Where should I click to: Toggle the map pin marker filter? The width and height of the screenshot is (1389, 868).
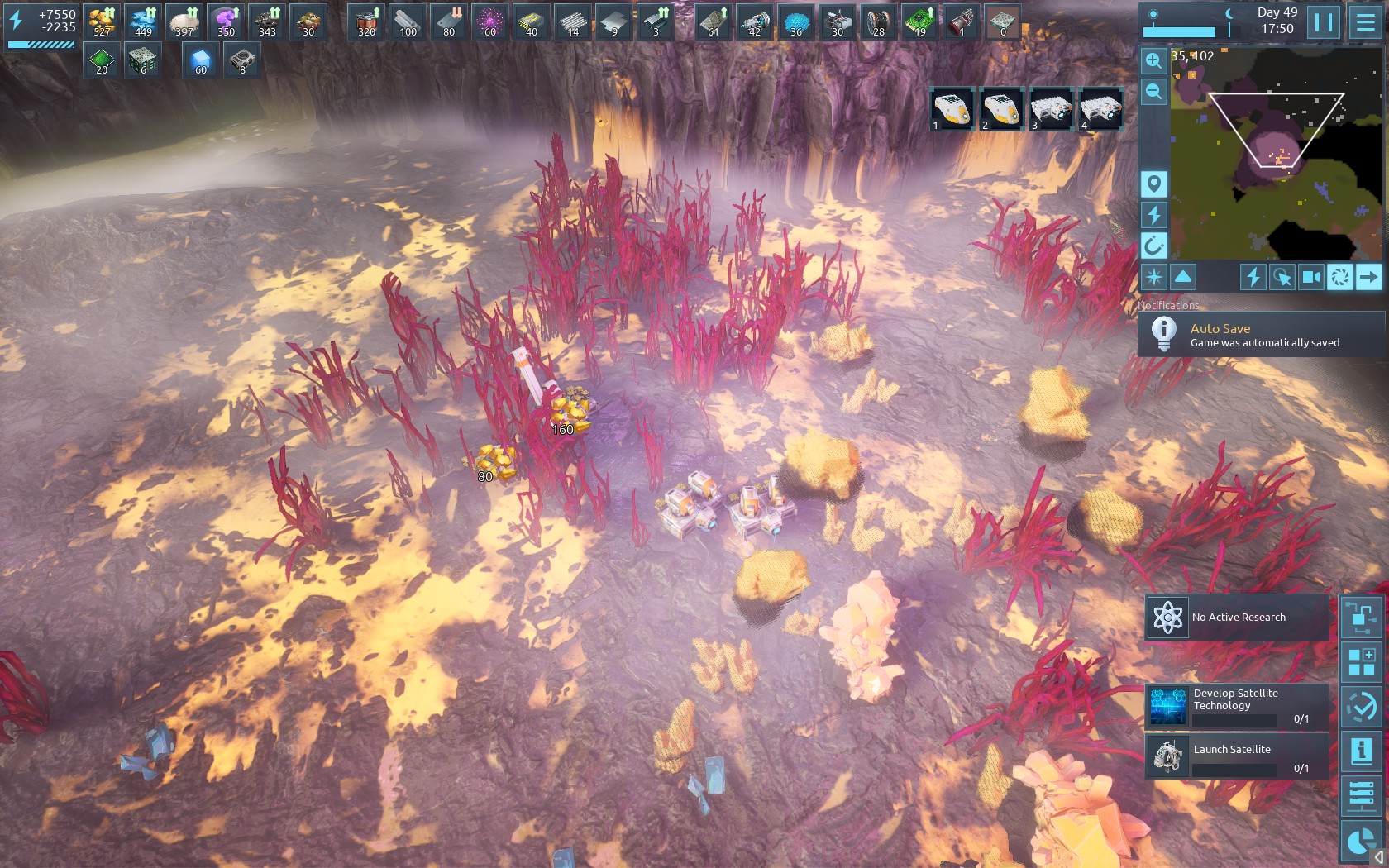(1153, 184)
